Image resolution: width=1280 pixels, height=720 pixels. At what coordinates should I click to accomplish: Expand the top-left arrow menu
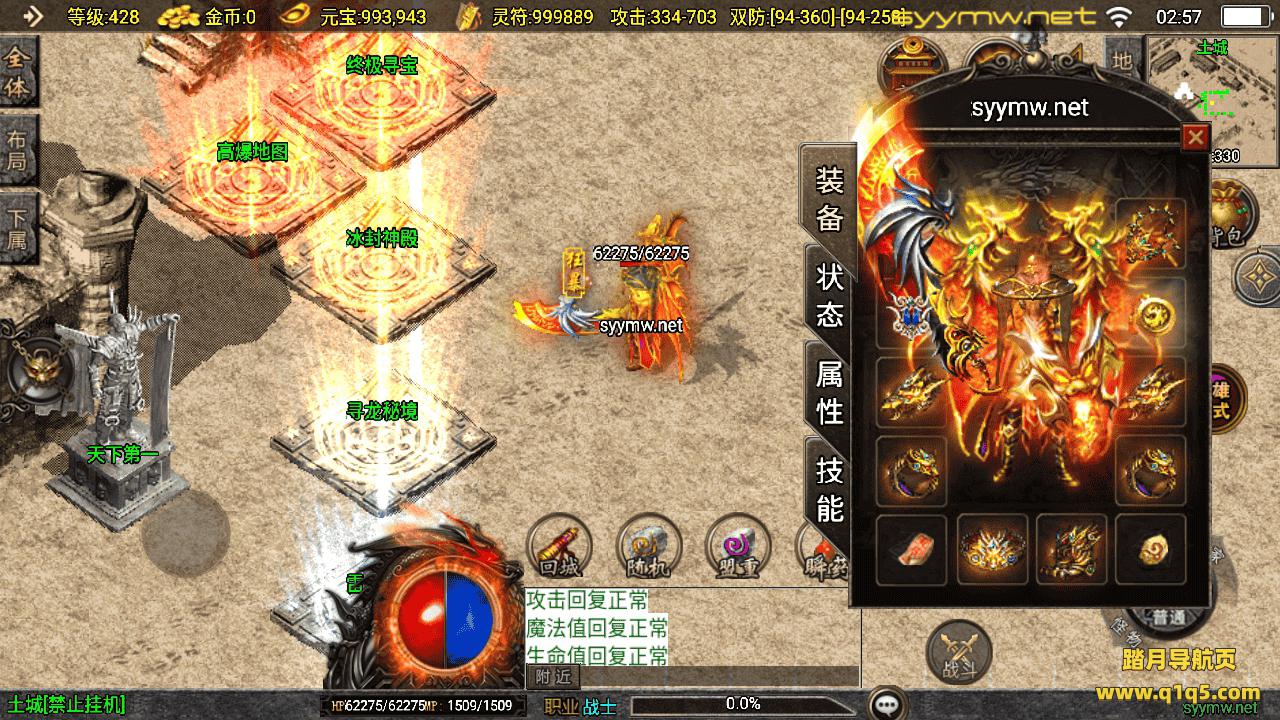[33, 16]
